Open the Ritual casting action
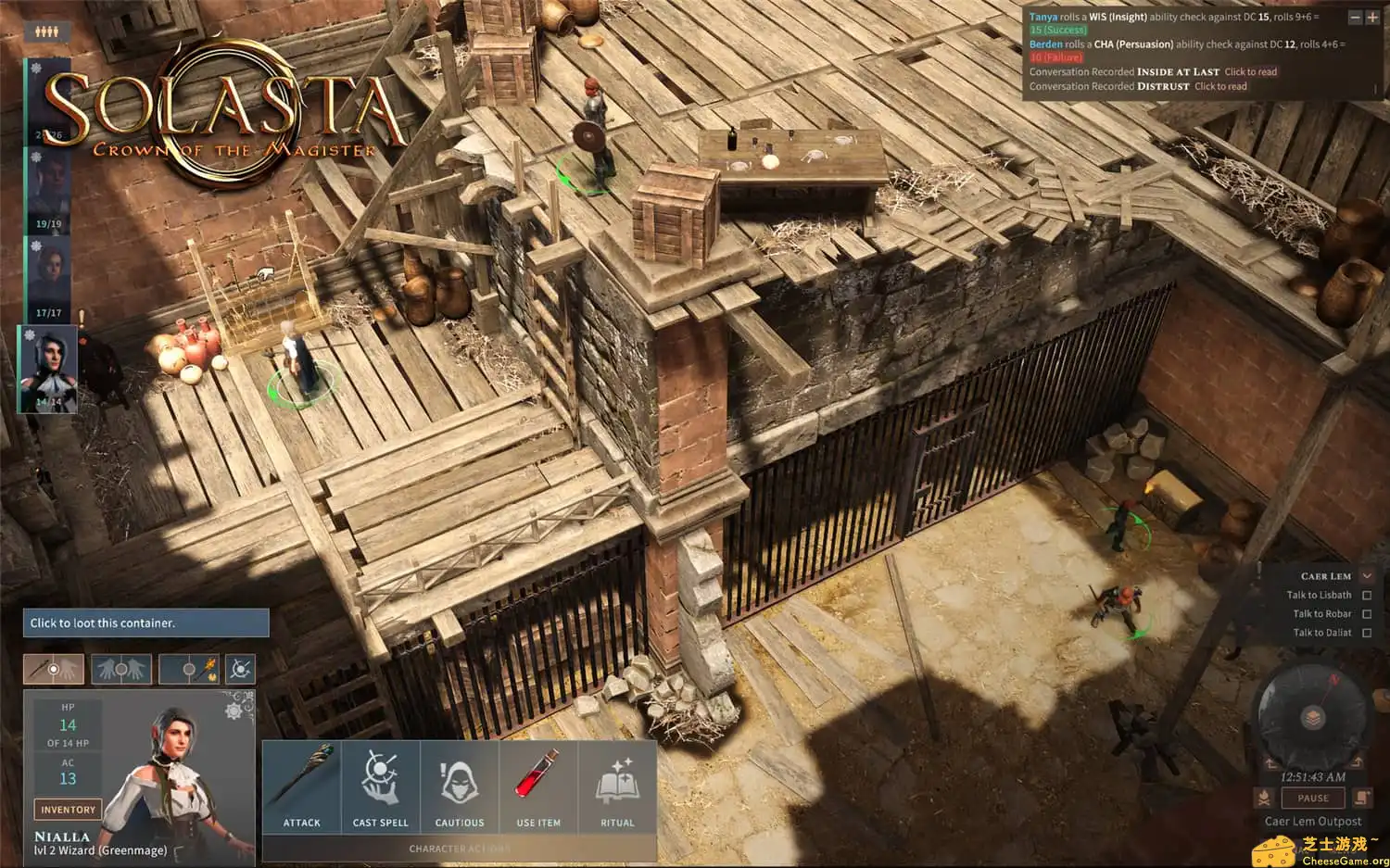The height and width of the screenshot is (868, 1390). click(617, 778)
